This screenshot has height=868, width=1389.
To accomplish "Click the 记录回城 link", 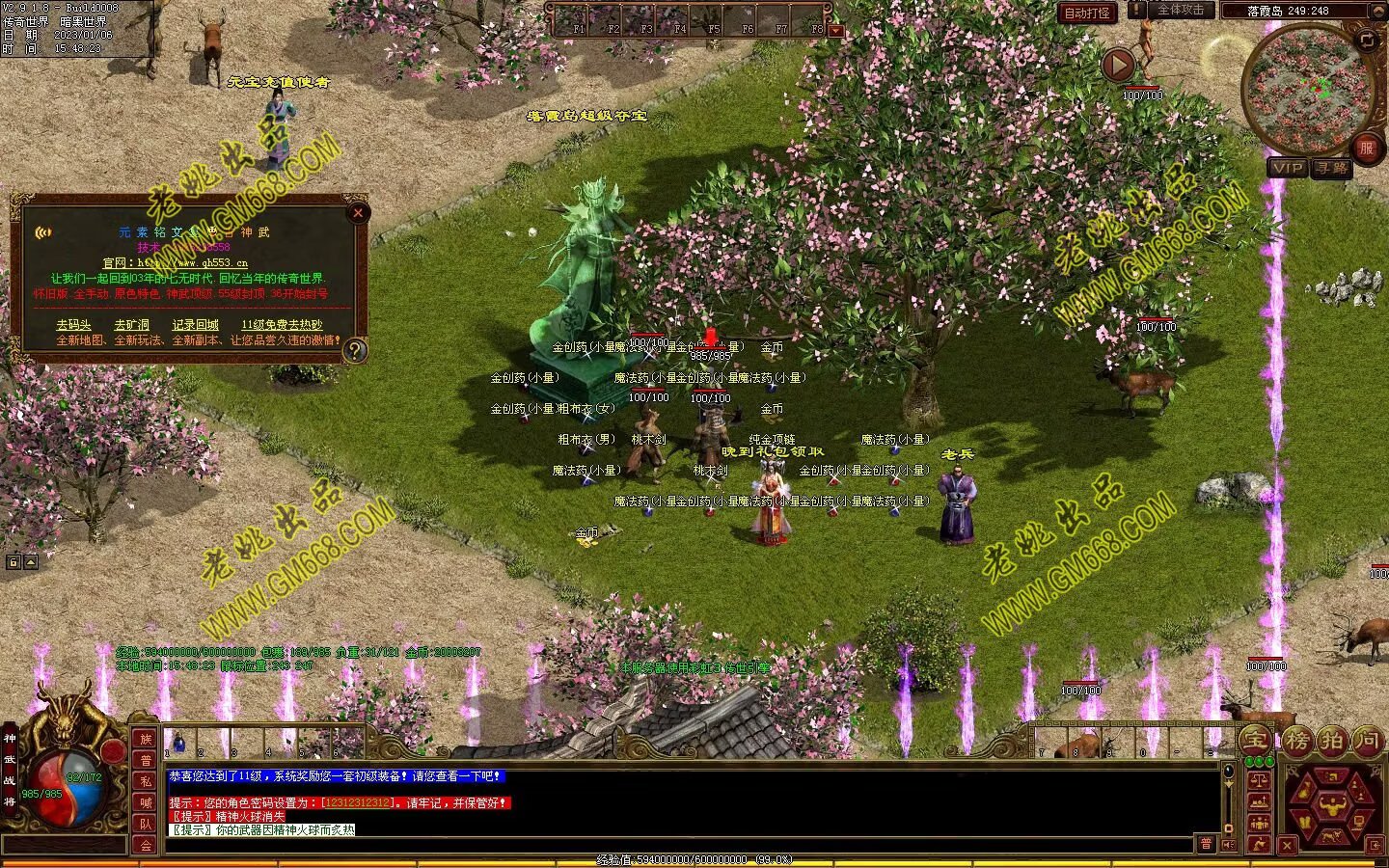I will click(x=195, y=325).
